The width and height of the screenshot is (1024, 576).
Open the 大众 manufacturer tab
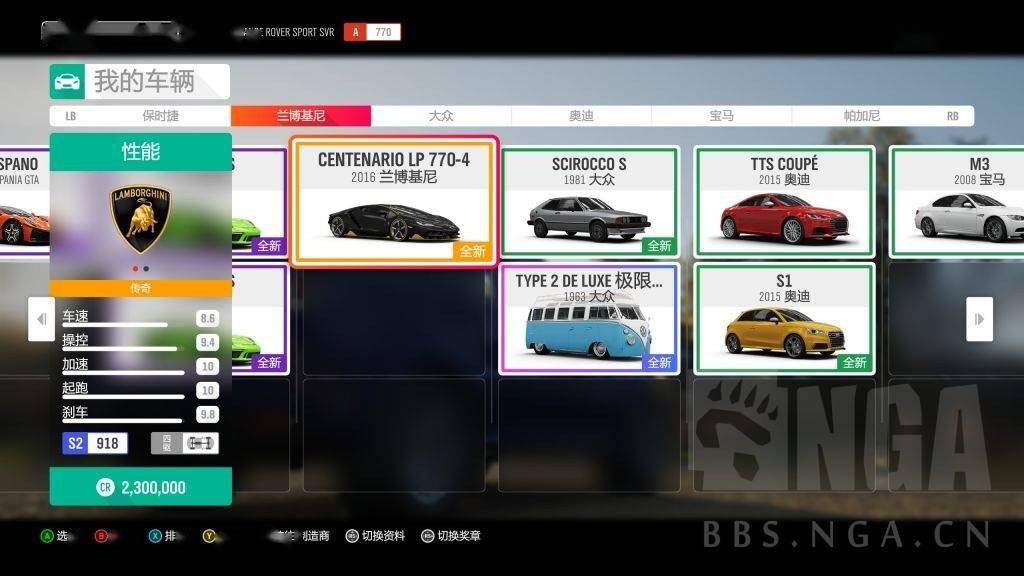[441, 116]
